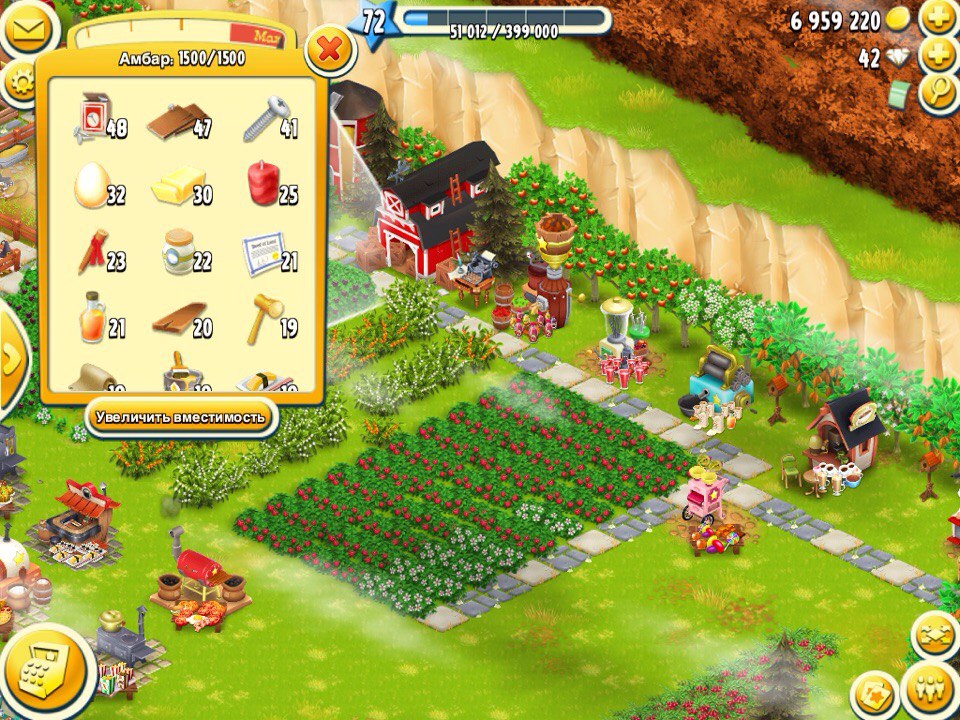Pick the cream jar item showing 22
Screen dimensions: 960x720
179,253
